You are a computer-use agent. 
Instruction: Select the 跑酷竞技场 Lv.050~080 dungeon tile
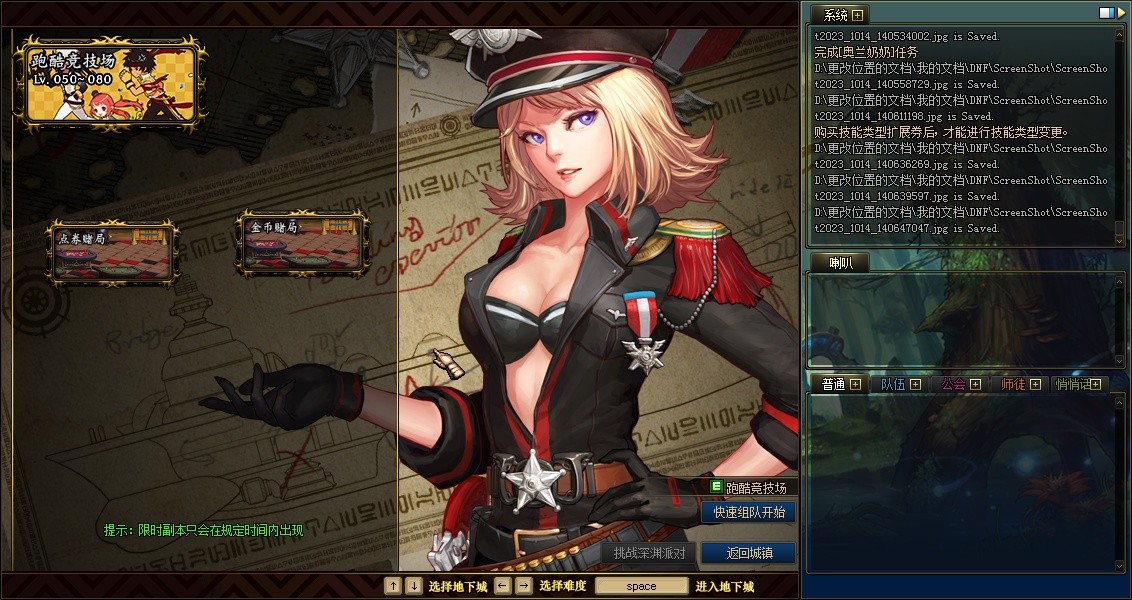click(x=108, y=80)
